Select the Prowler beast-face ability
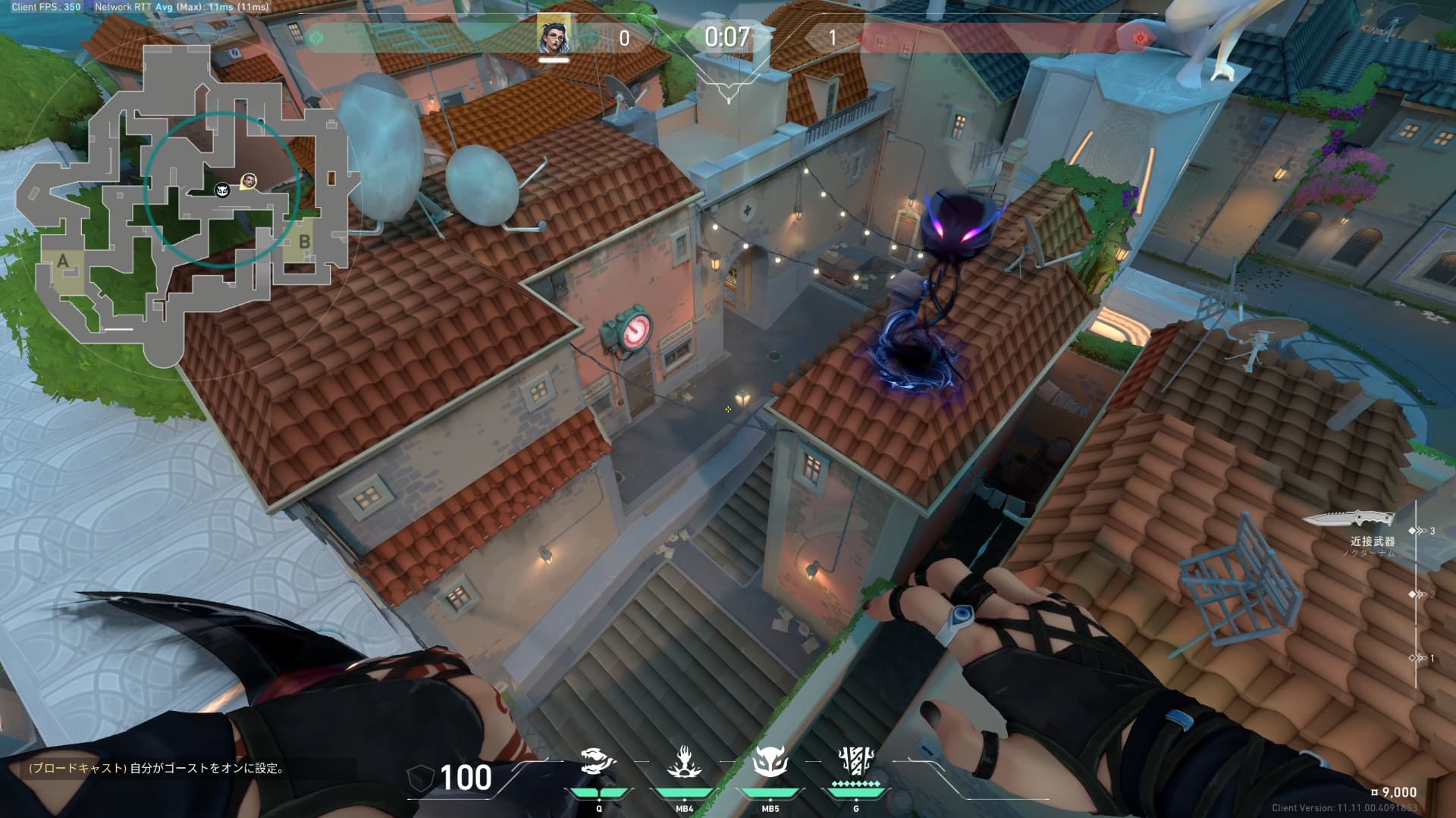 (770, 761)
